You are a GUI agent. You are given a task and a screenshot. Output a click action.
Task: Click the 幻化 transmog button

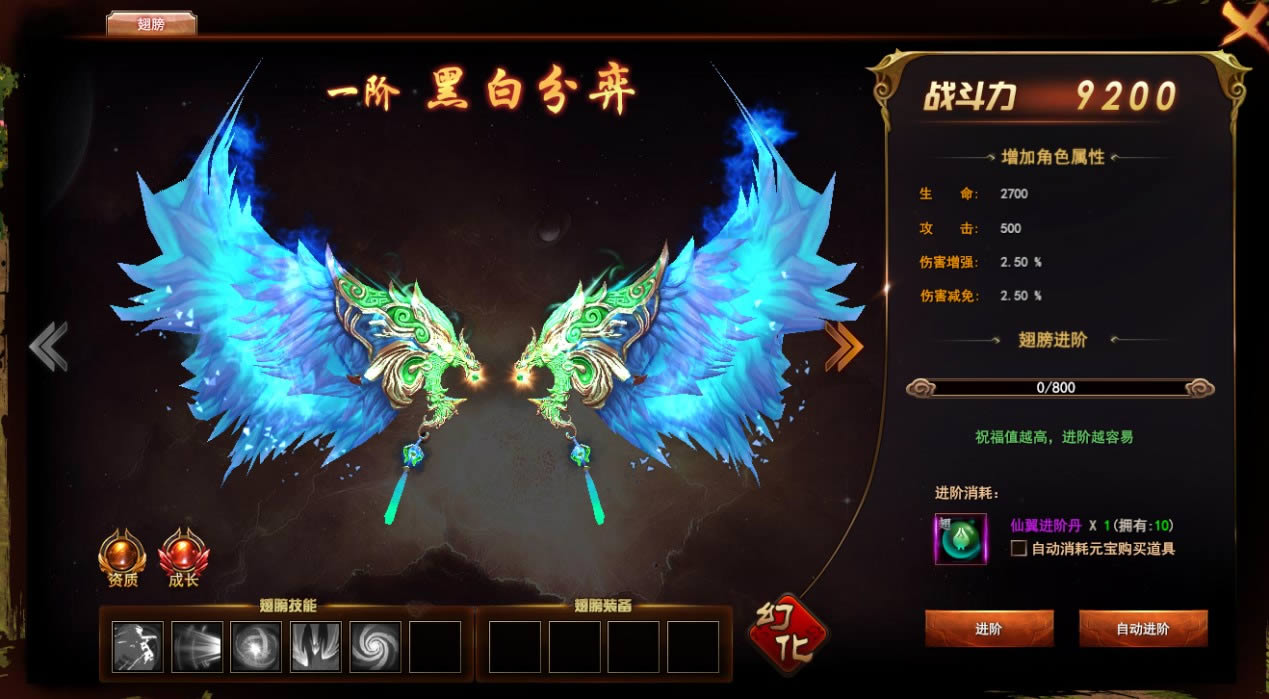[788, 635]
